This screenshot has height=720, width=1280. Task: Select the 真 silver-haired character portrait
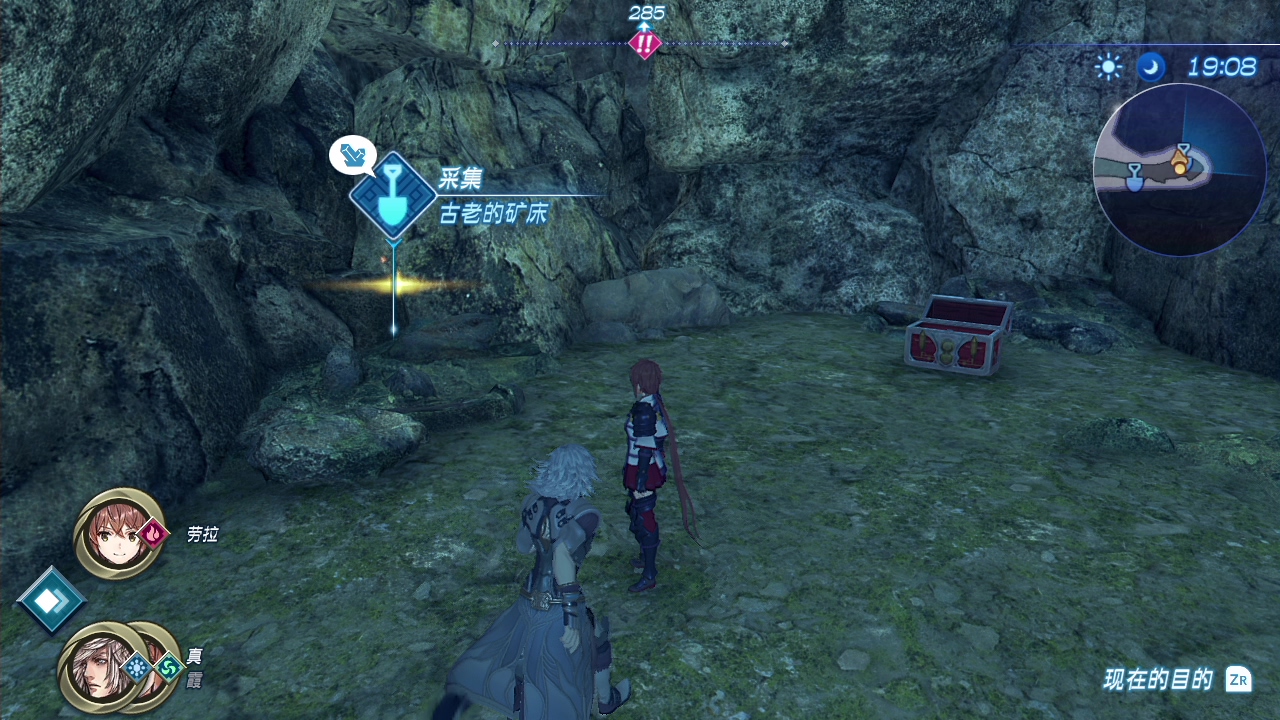98,668
